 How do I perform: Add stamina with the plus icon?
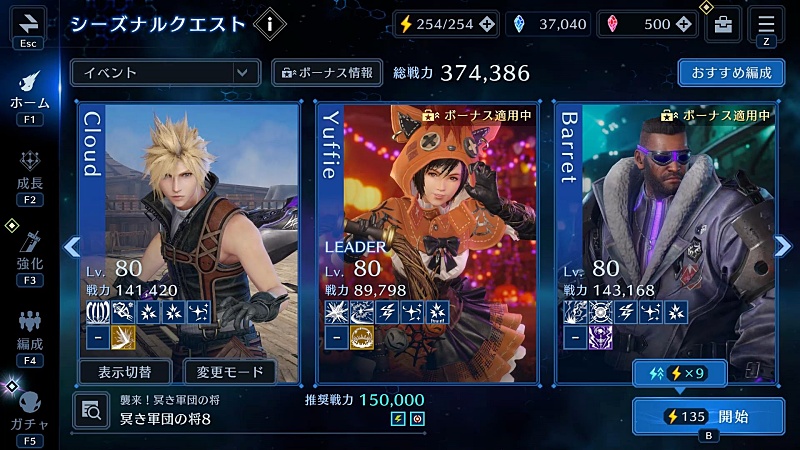point(486,24)
